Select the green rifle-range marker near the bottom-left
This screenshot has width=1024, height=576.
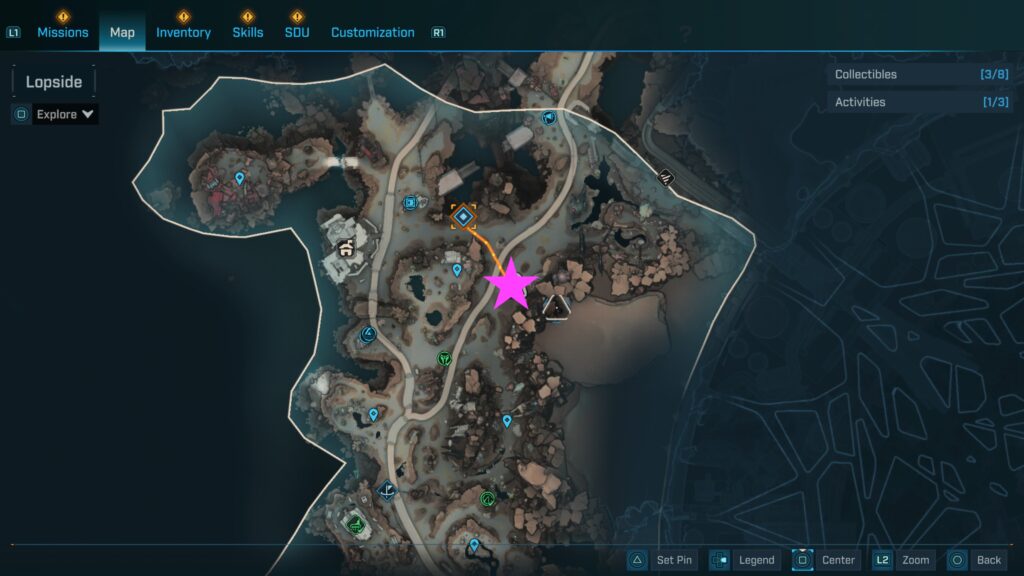tap(353, 522)
